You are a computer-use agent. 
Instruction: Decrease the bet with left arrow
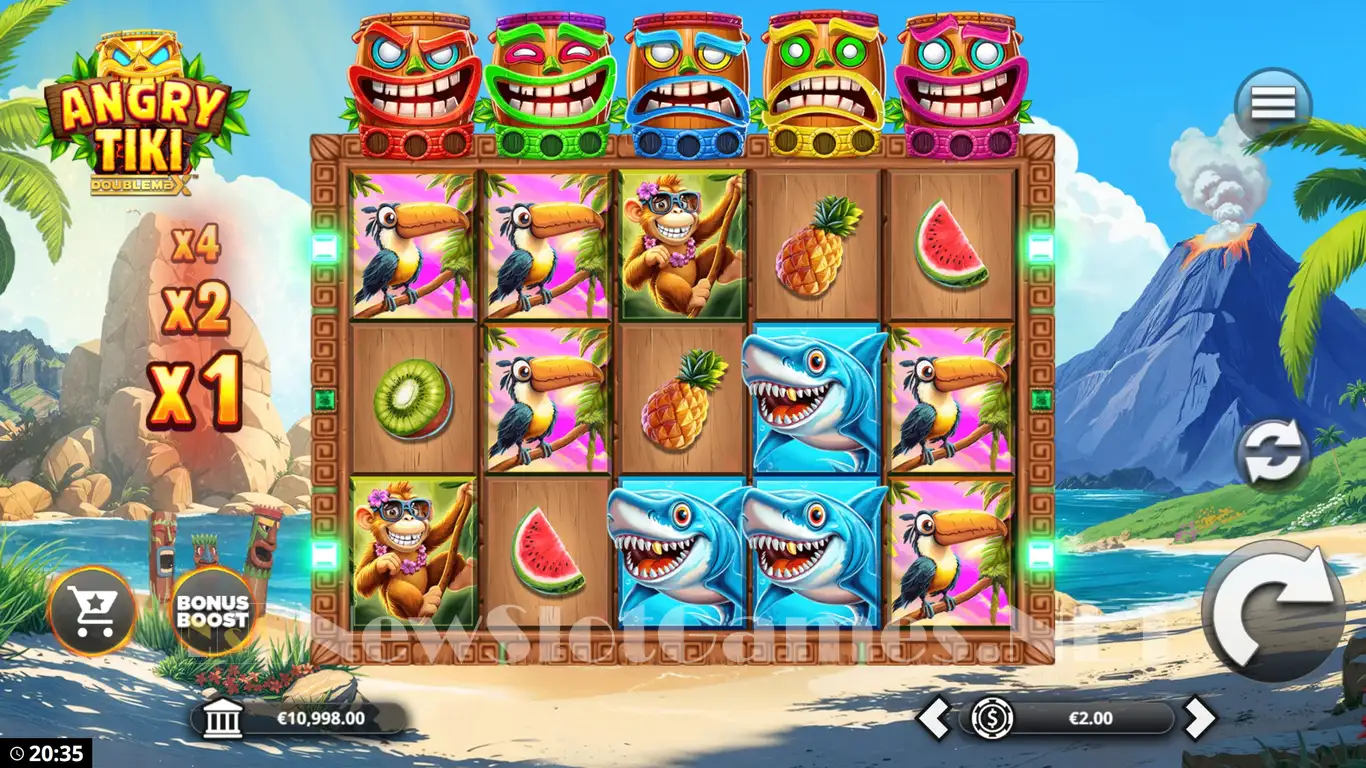[x=934, y=718]
